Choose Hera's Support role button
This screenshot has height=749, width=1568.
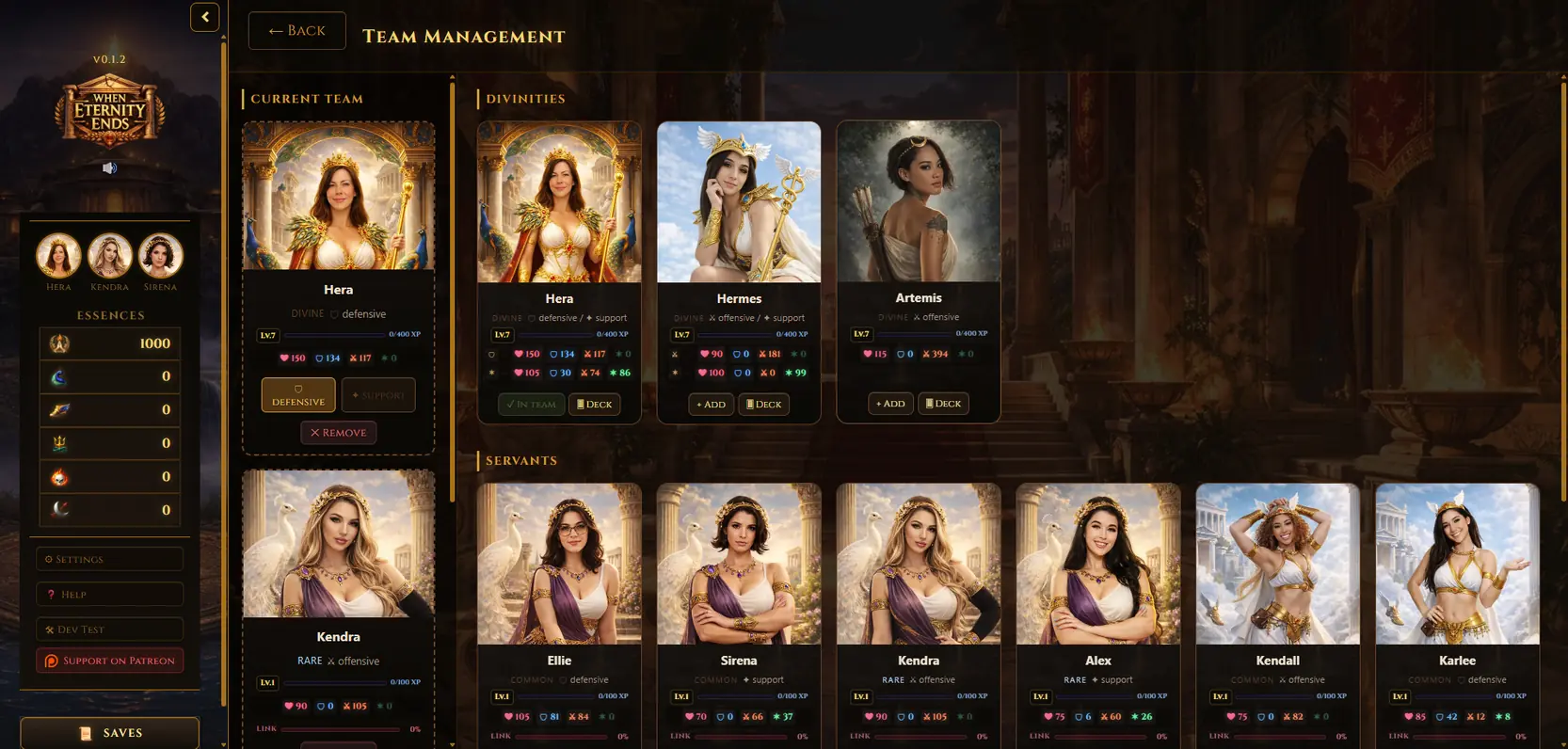tap(378, 395)
